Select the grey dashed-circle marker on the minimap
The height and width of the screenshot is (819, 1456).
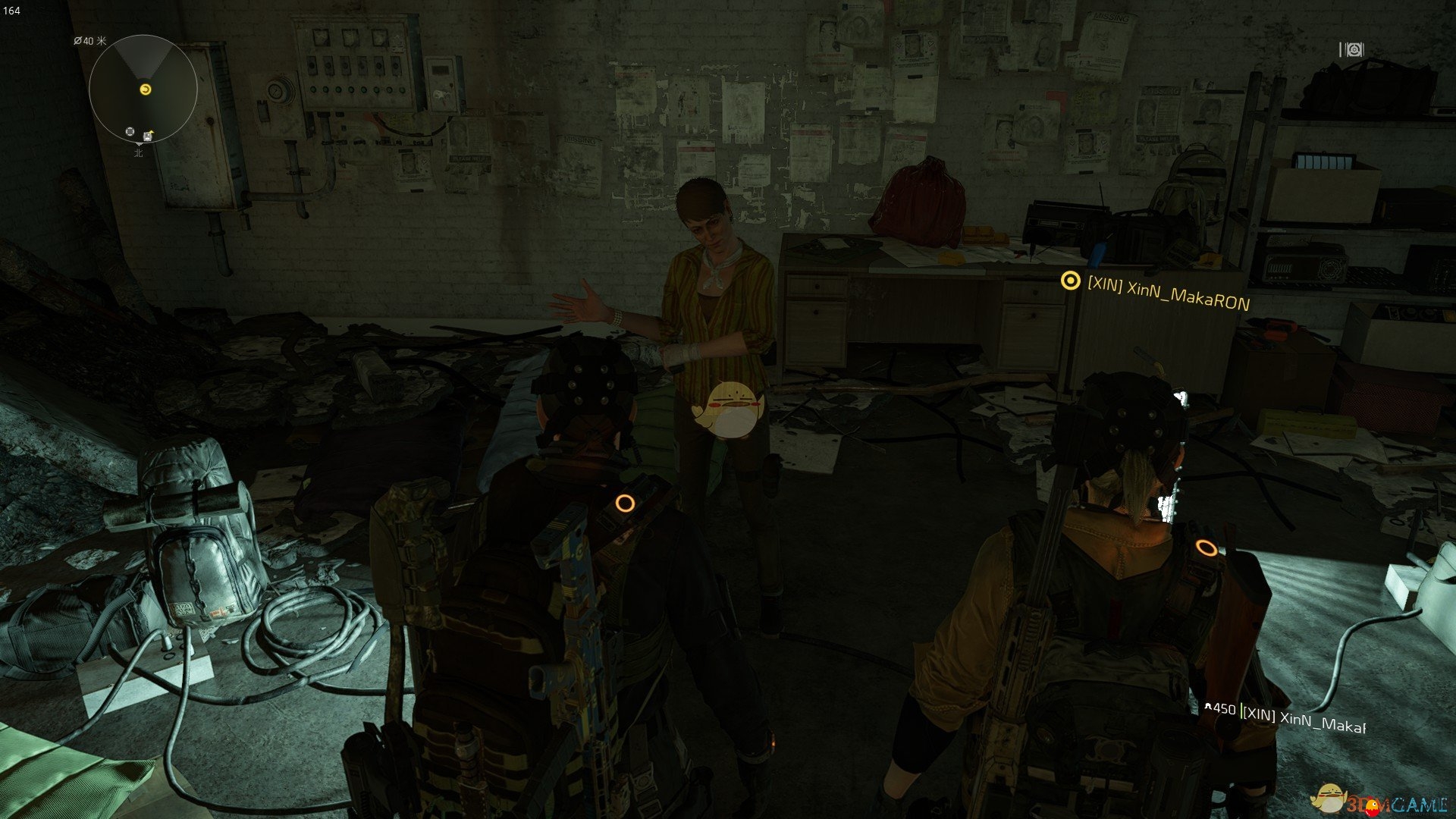130,132
